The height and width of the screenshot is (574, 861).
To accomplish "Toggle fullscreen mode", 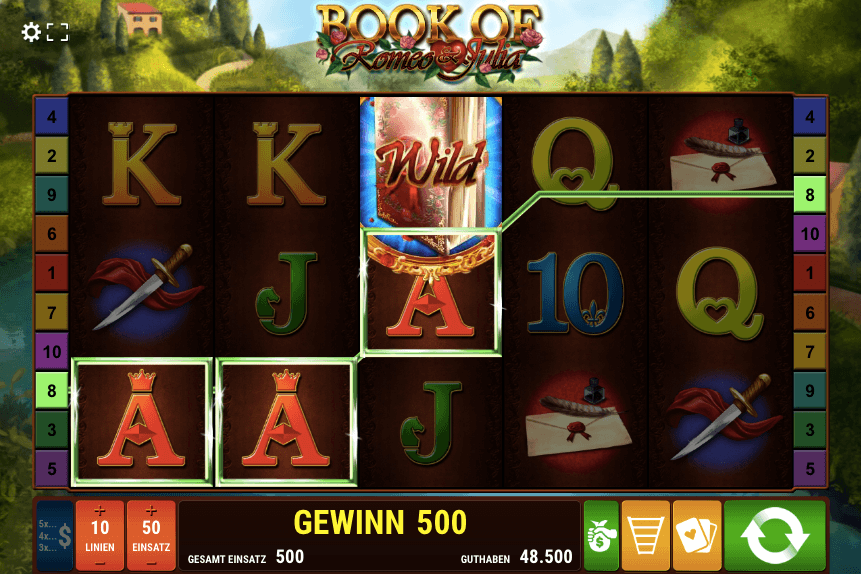I will tap(58, 32).
